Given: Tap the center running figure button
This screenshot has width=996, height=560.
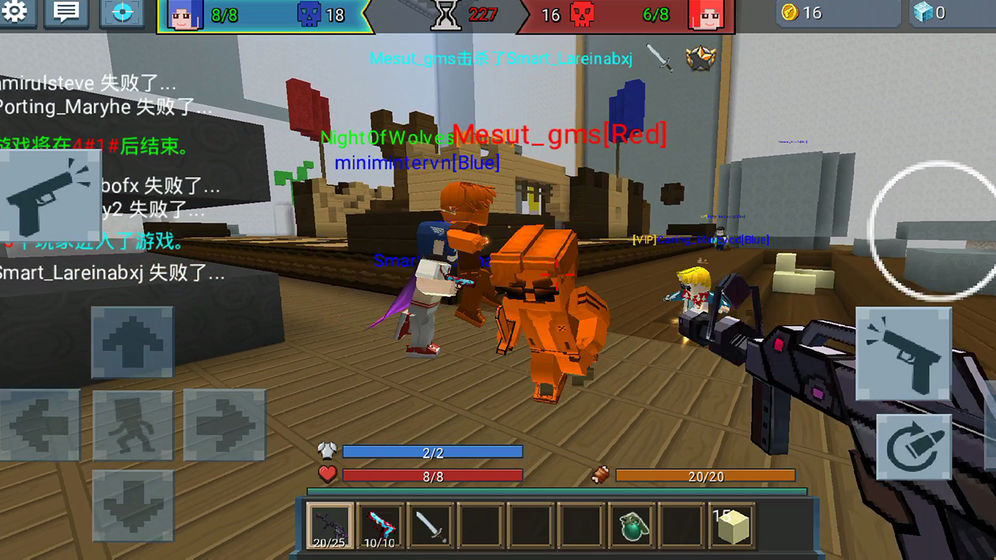Looking at the screenshot, I should click(x=132, y=425).
